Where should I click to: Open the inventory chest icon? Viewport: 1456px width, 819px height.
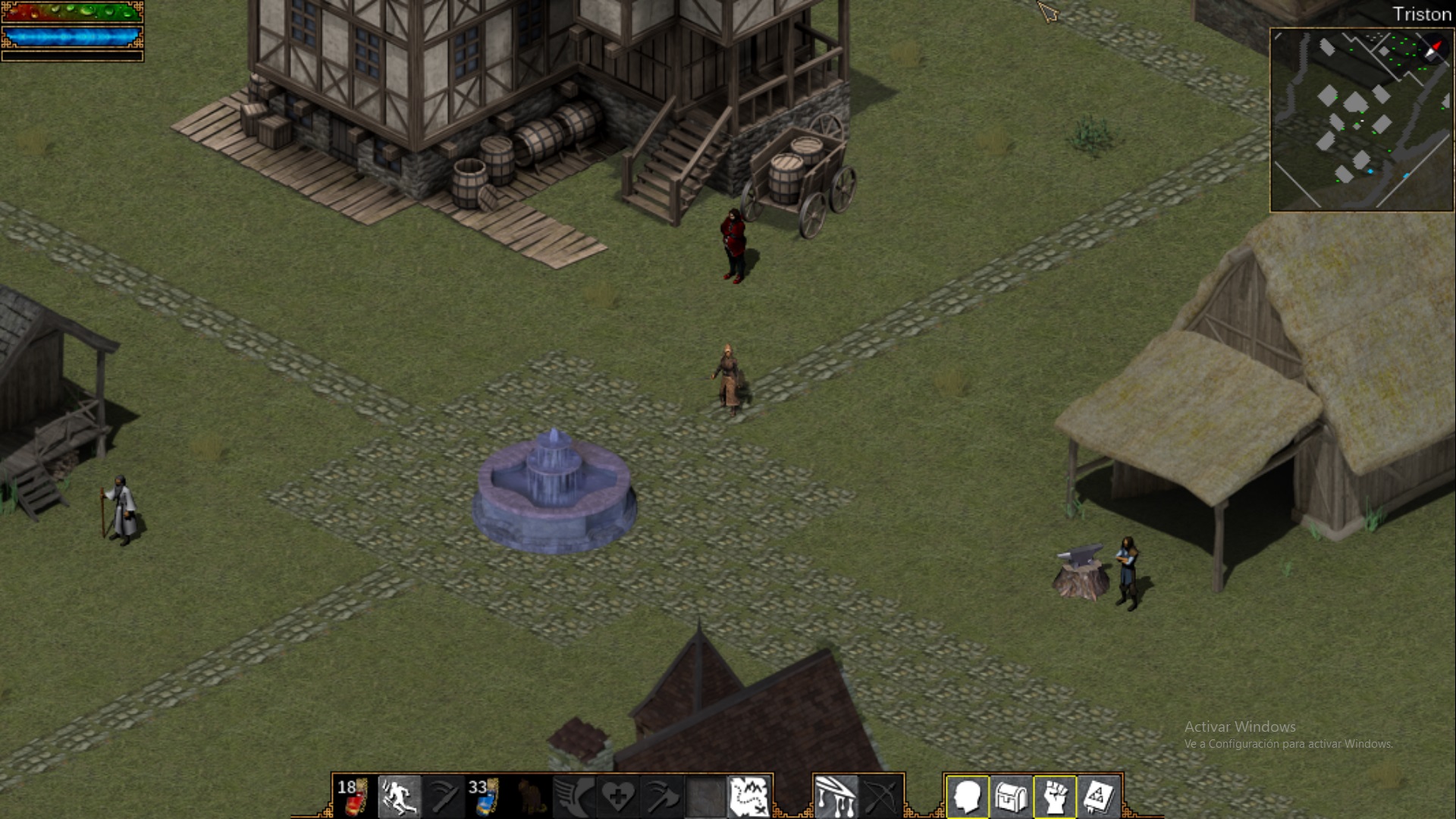click(x=1012, y=796)
